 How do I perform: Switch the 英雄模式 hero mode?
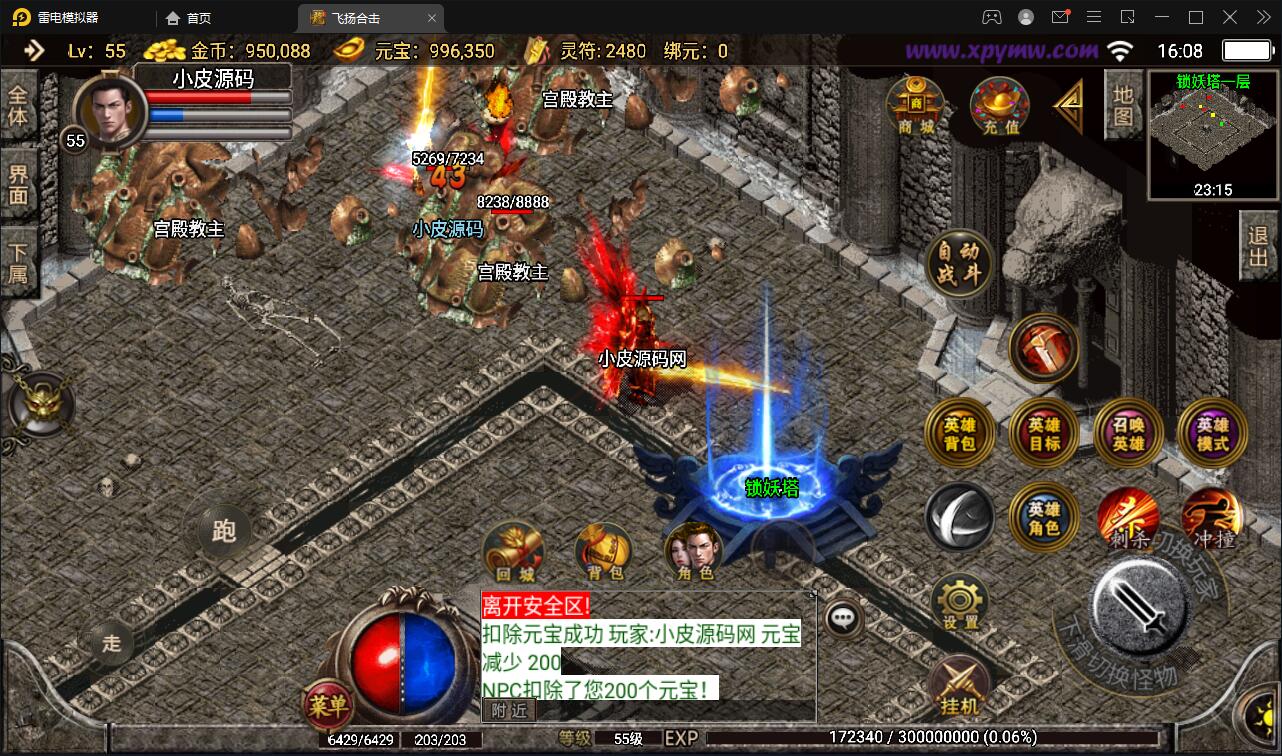(x=1210, y=434)
